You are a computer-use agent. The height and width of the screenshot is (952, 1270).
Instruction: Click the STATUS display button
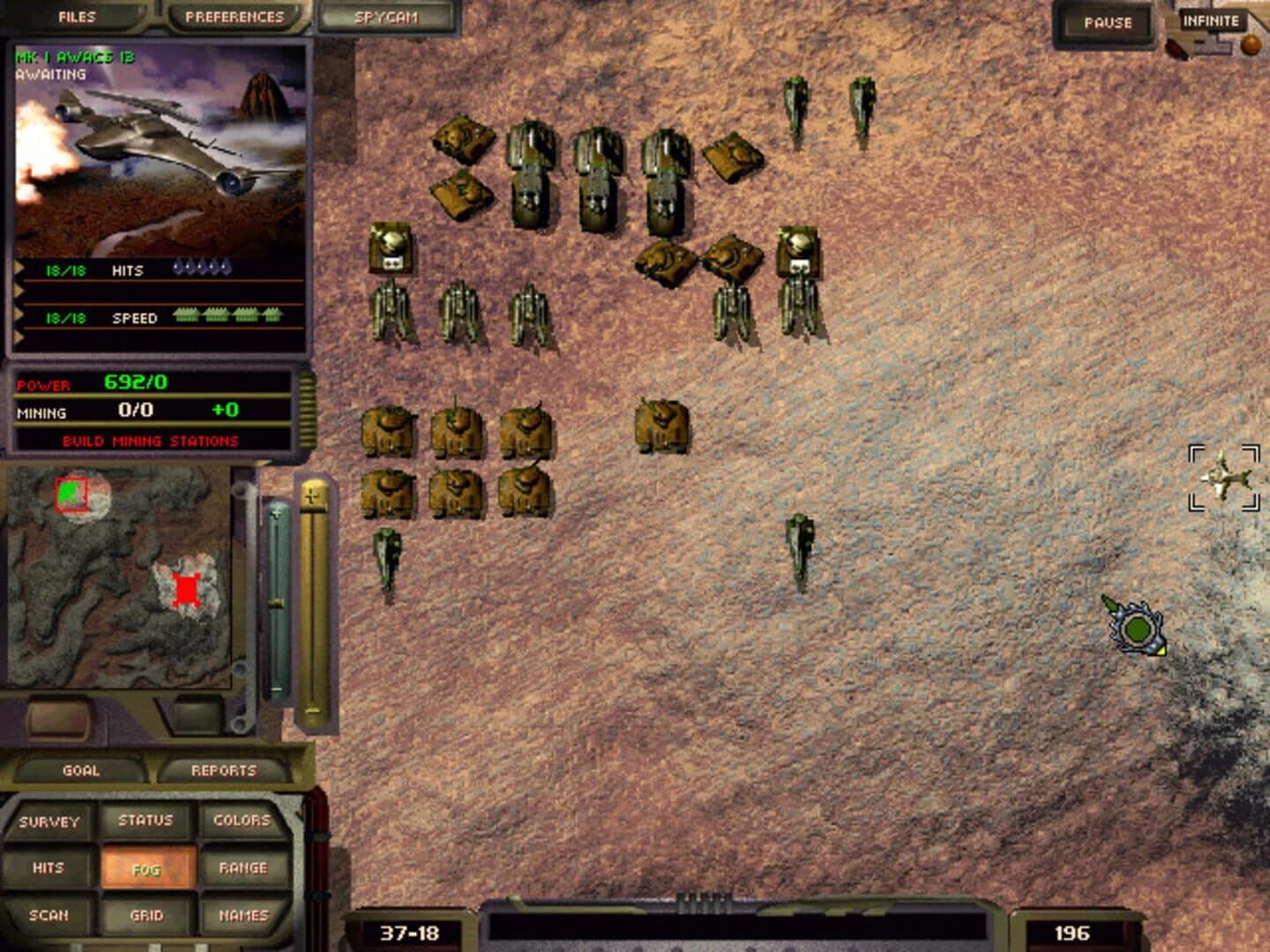146,819
